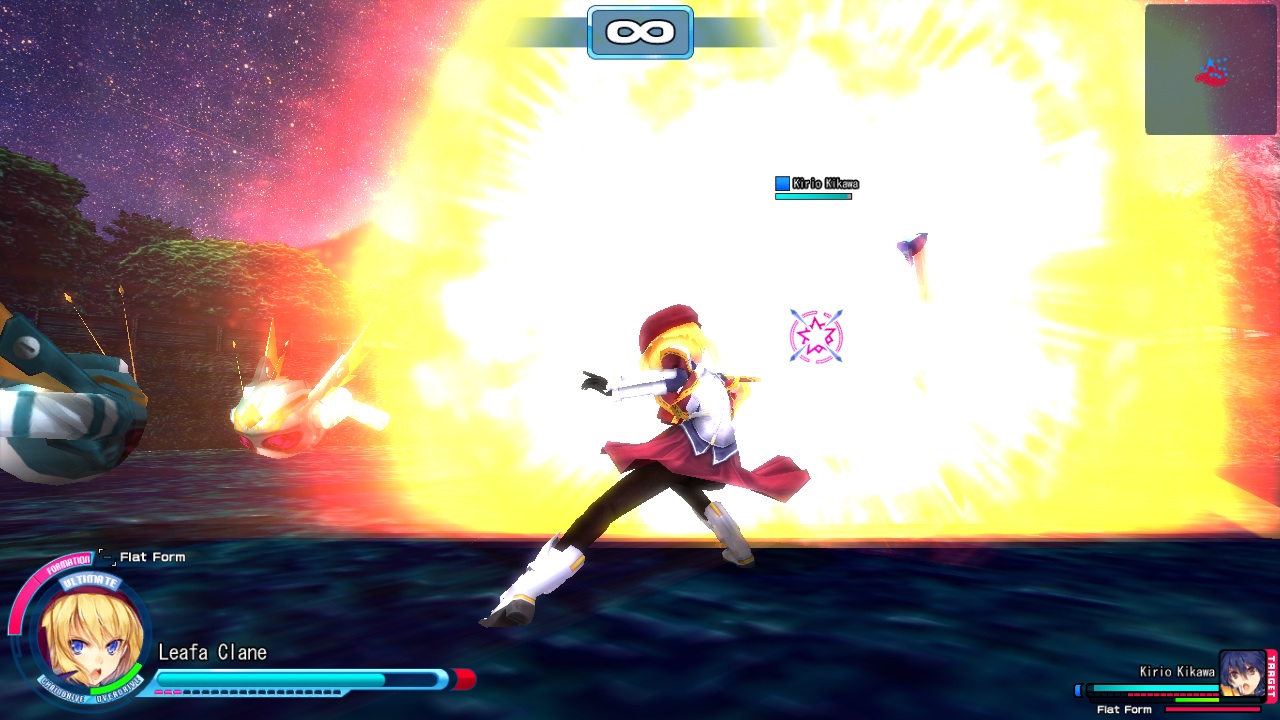Click the infinity timer badge at top center
Screen dimensions: 1280x720
click(x=640, y=31)
